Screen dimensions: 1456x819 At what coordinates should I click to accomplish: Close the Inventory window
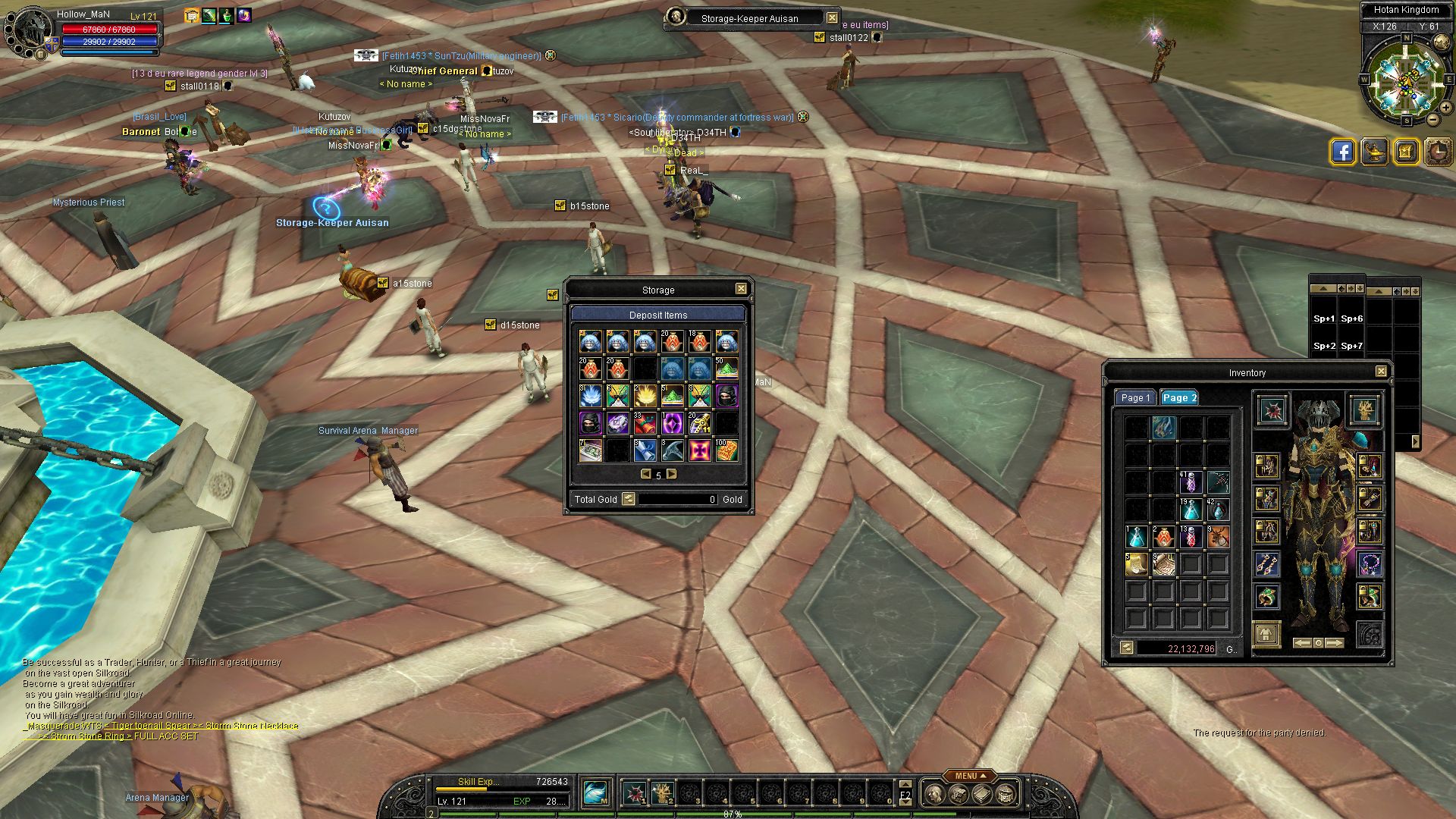coord(1381,372)
